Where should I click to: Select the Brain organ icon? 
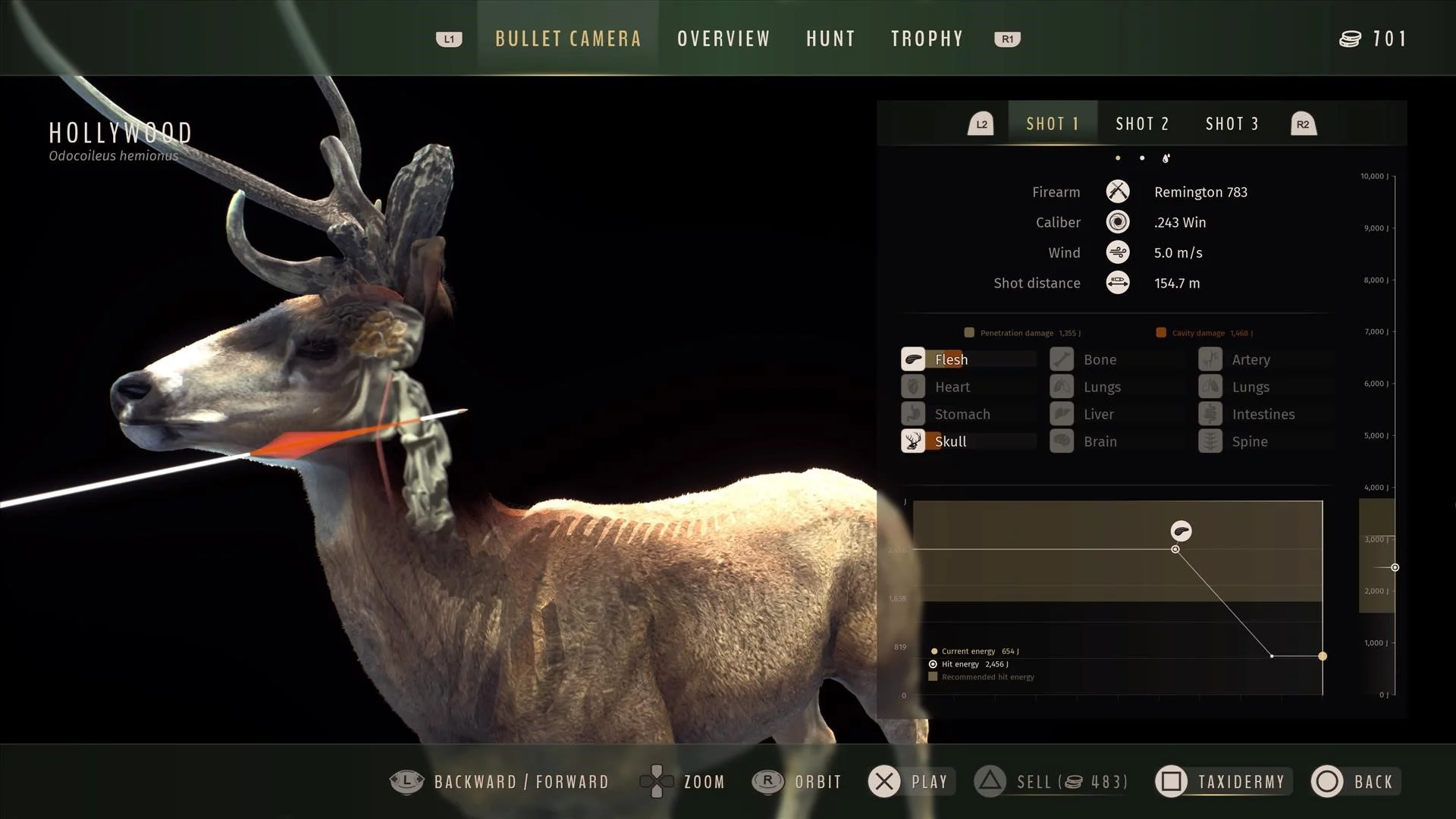click(1061, 441)
